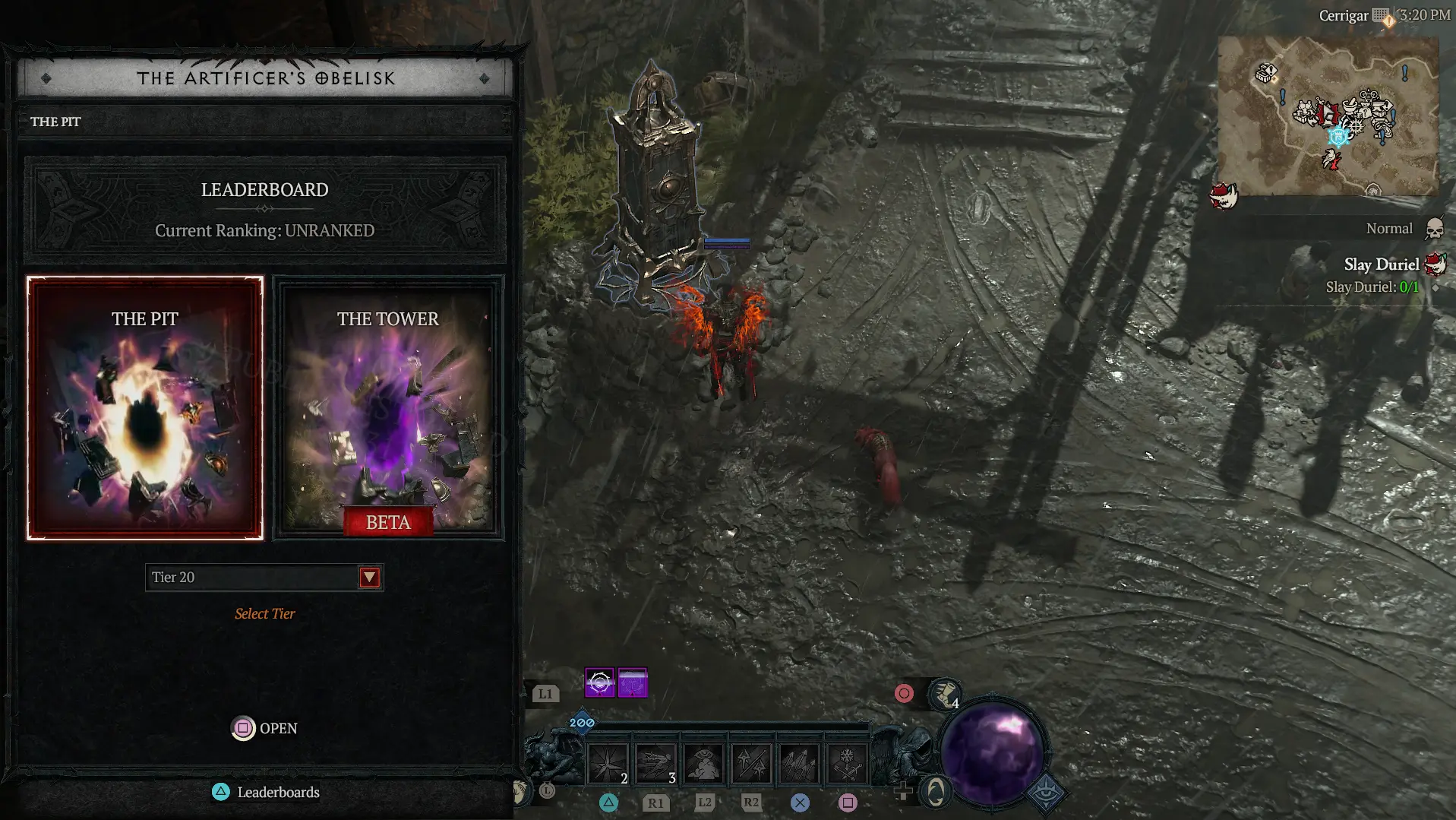The width and height of the screenshot is (1456, 820).
Task: Open the Tier 20 dropdown
Action: [x=369, y=578]
